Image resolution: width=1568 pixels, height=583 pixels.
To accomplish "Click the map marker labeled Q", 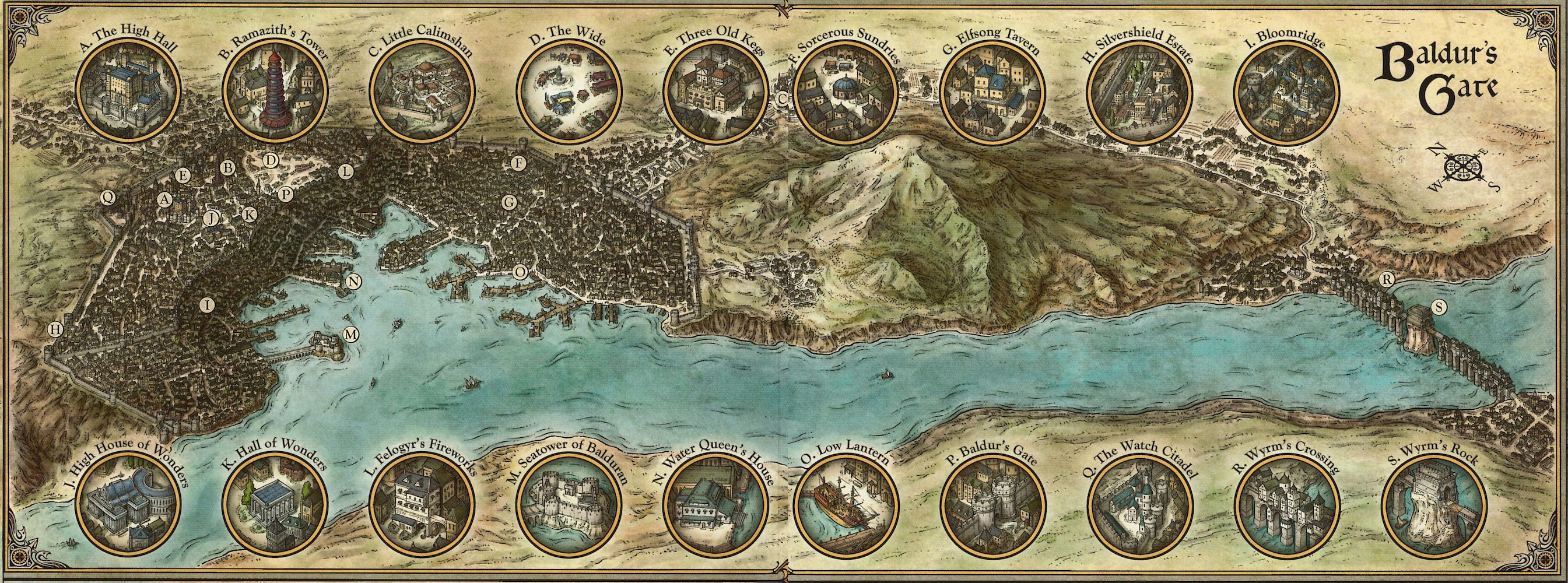I will click(108, 196).
